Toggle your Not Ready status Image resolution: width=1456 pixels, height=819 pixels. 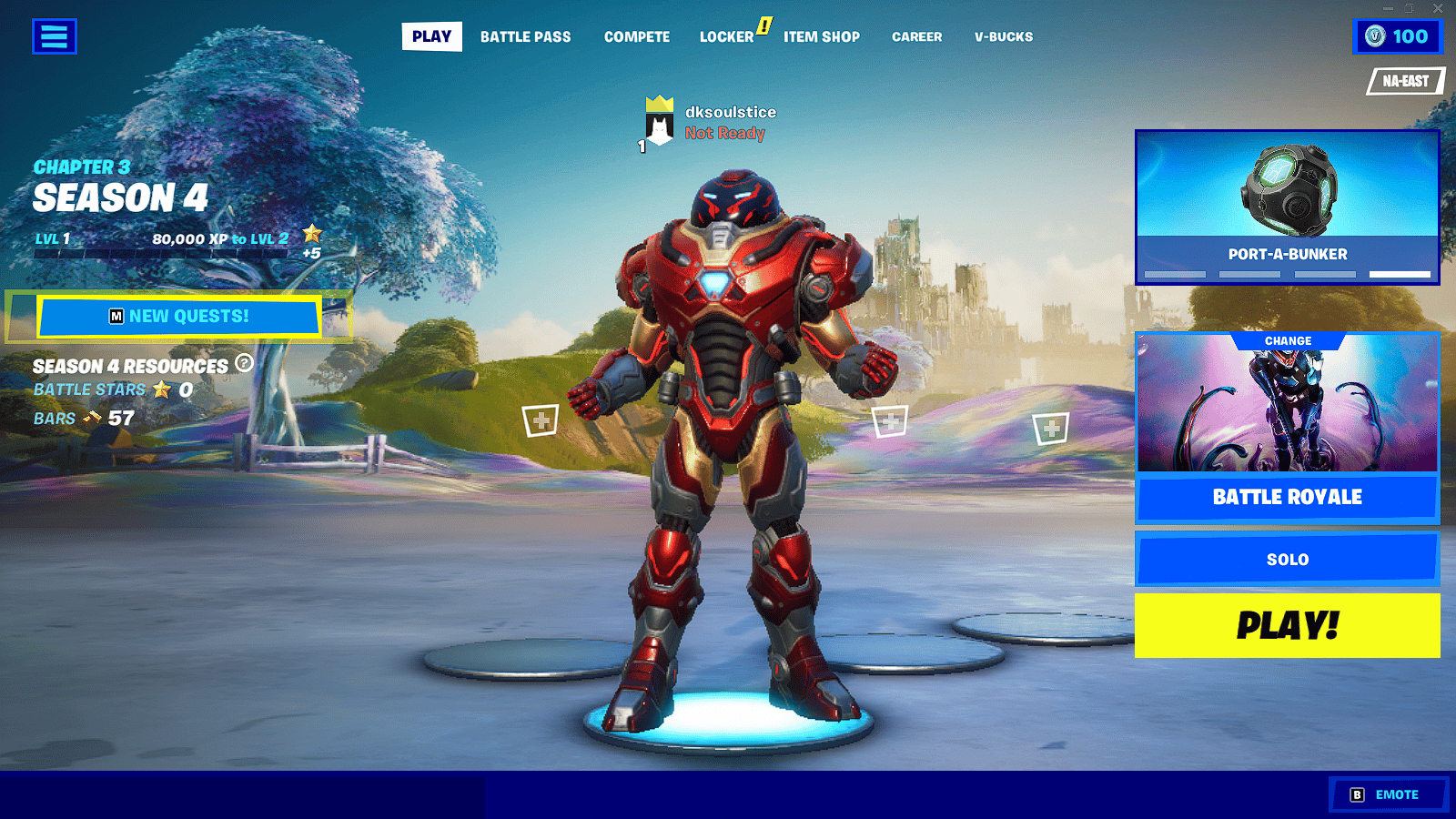coord(723,133)
